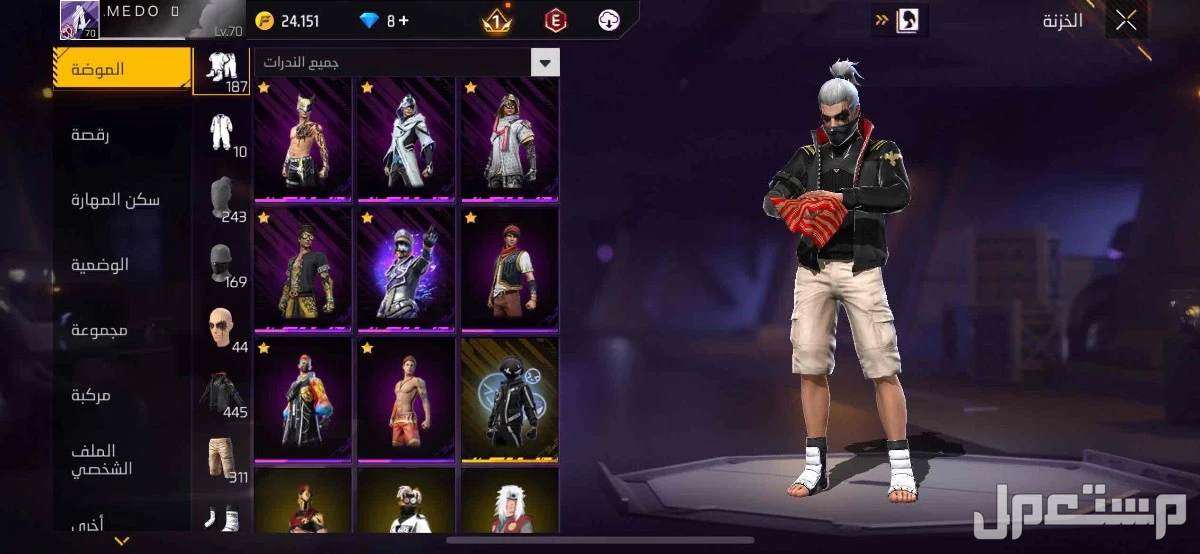
Task: Open the all rarities filter dropdown
Action: point(545,62)
